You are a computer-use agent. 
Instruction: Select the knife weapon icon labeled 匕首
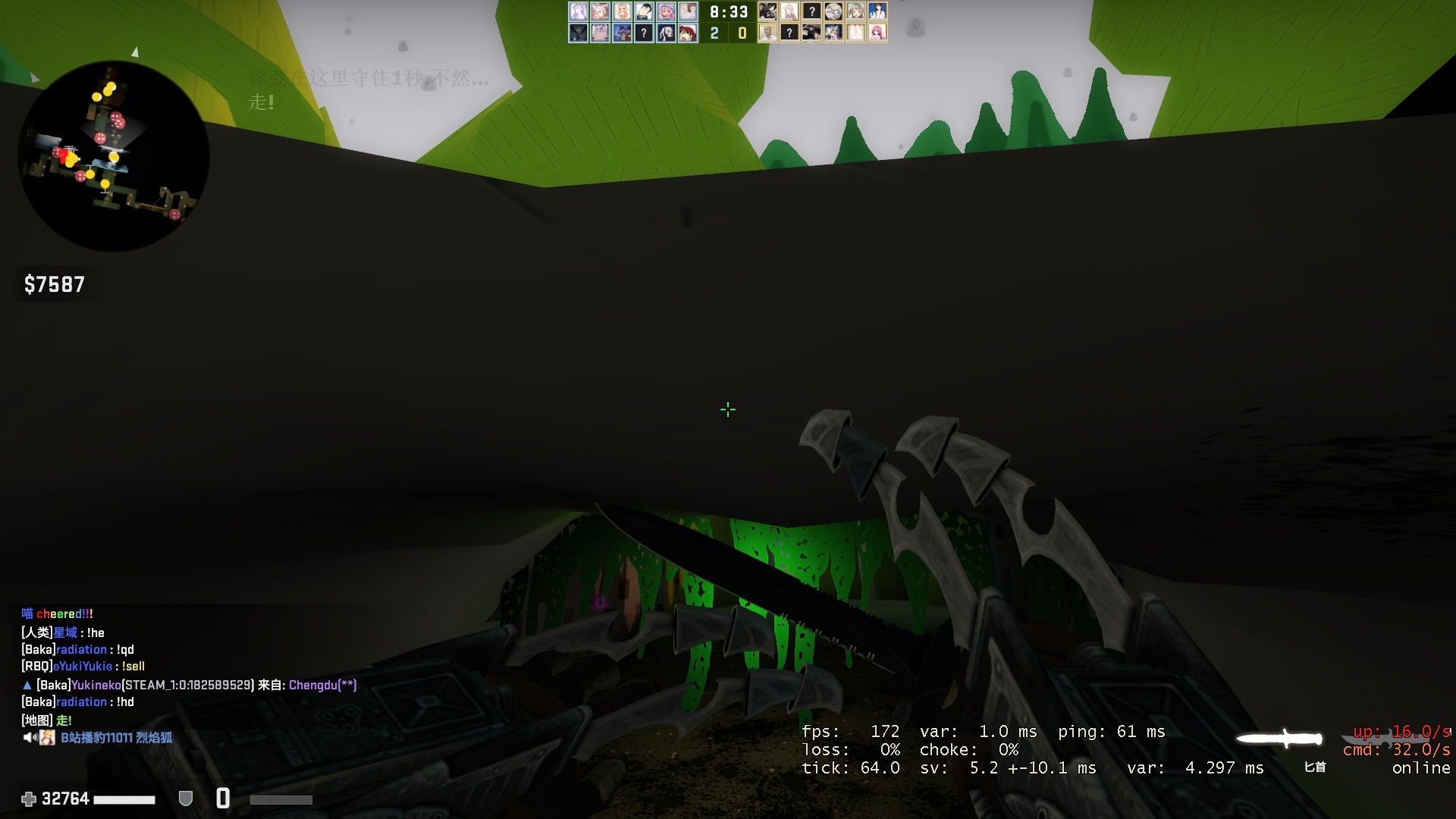(x=1280, y=739)
